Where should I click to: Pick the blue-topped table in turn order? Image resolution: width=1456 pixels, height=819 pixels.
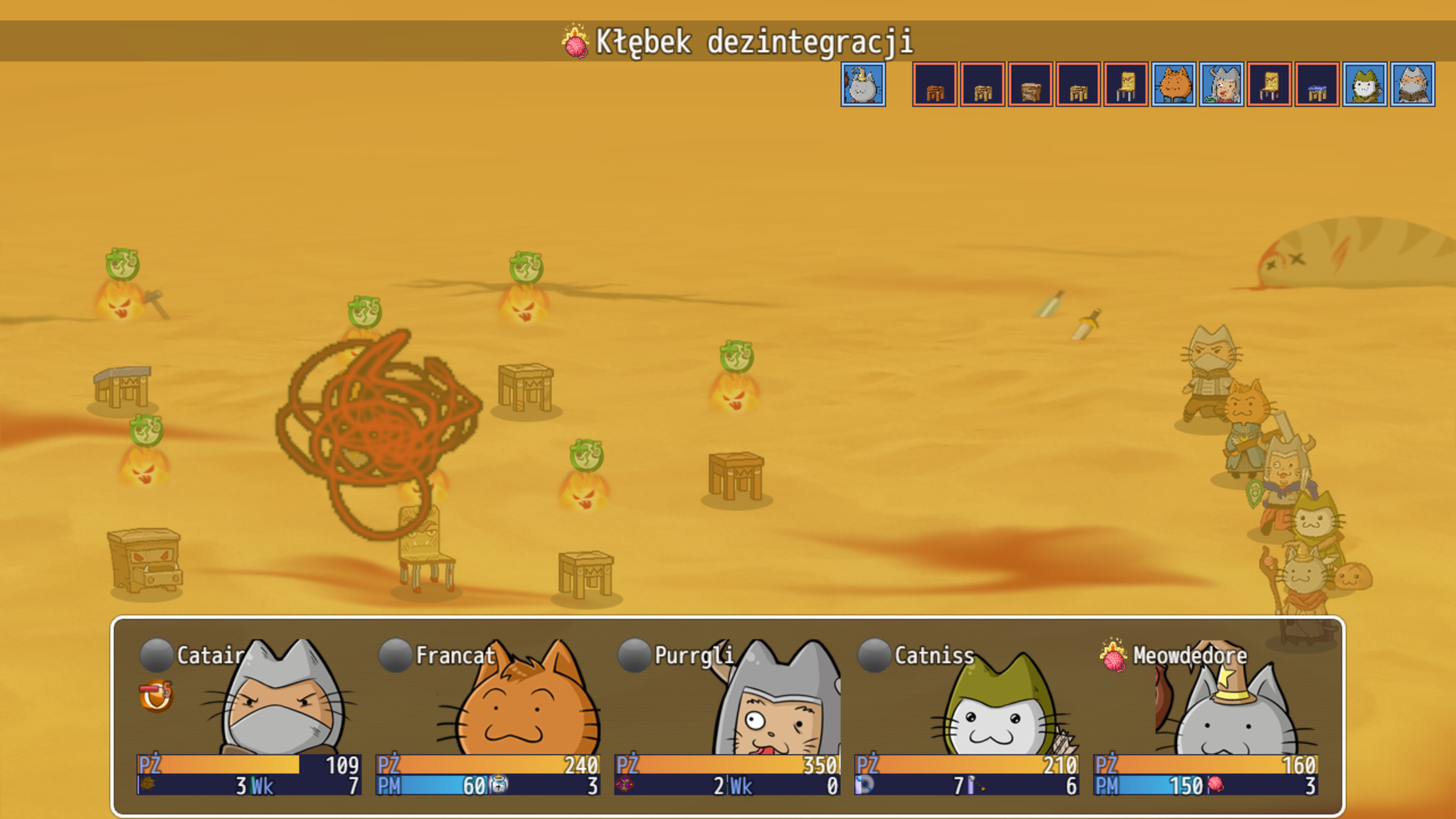coord(1317,84)
